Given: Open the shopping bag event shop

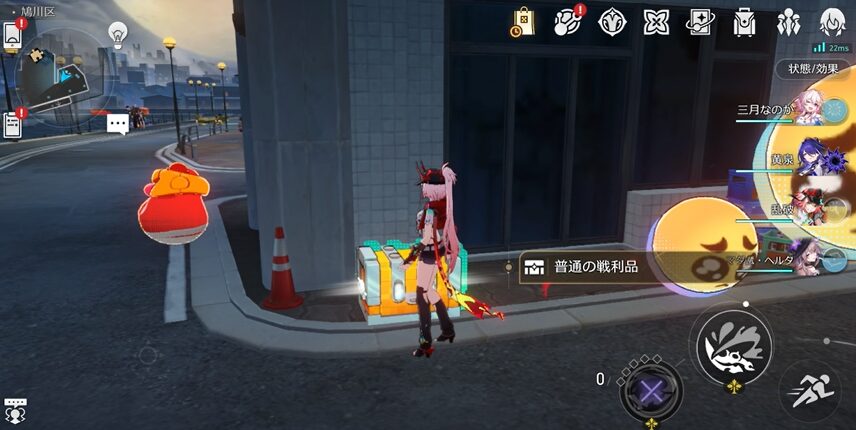Looking at the screenshot, I should [523, 21].
